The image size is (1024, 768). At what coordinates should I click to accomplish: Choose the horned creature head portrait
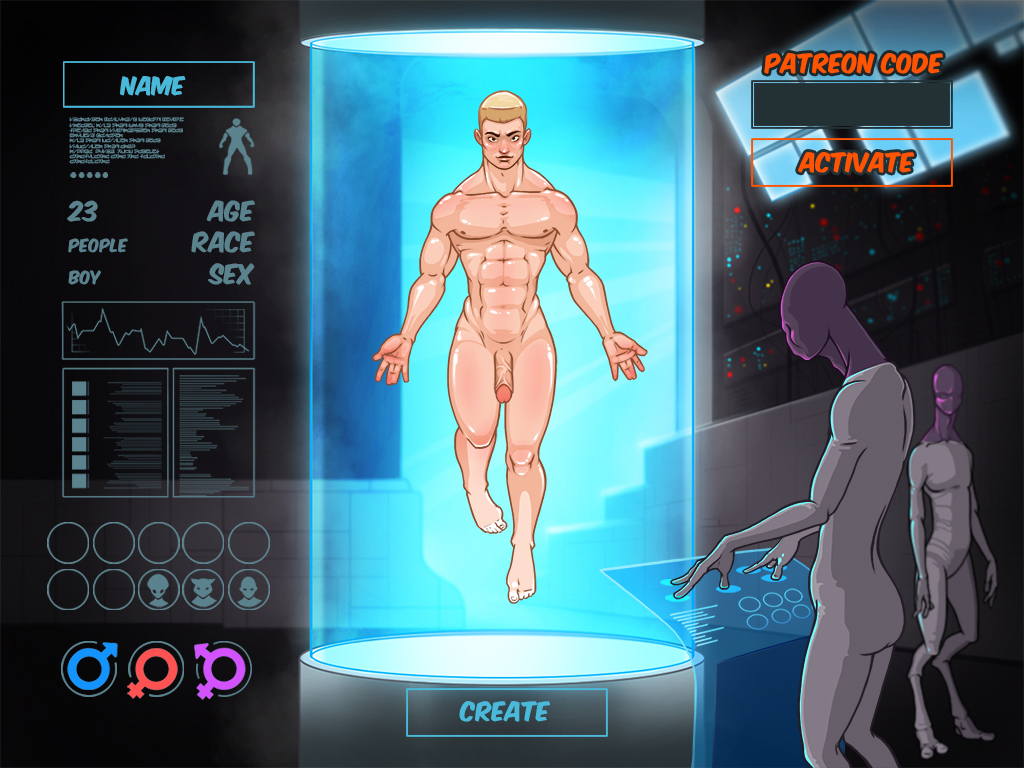[x=204, y=589]
